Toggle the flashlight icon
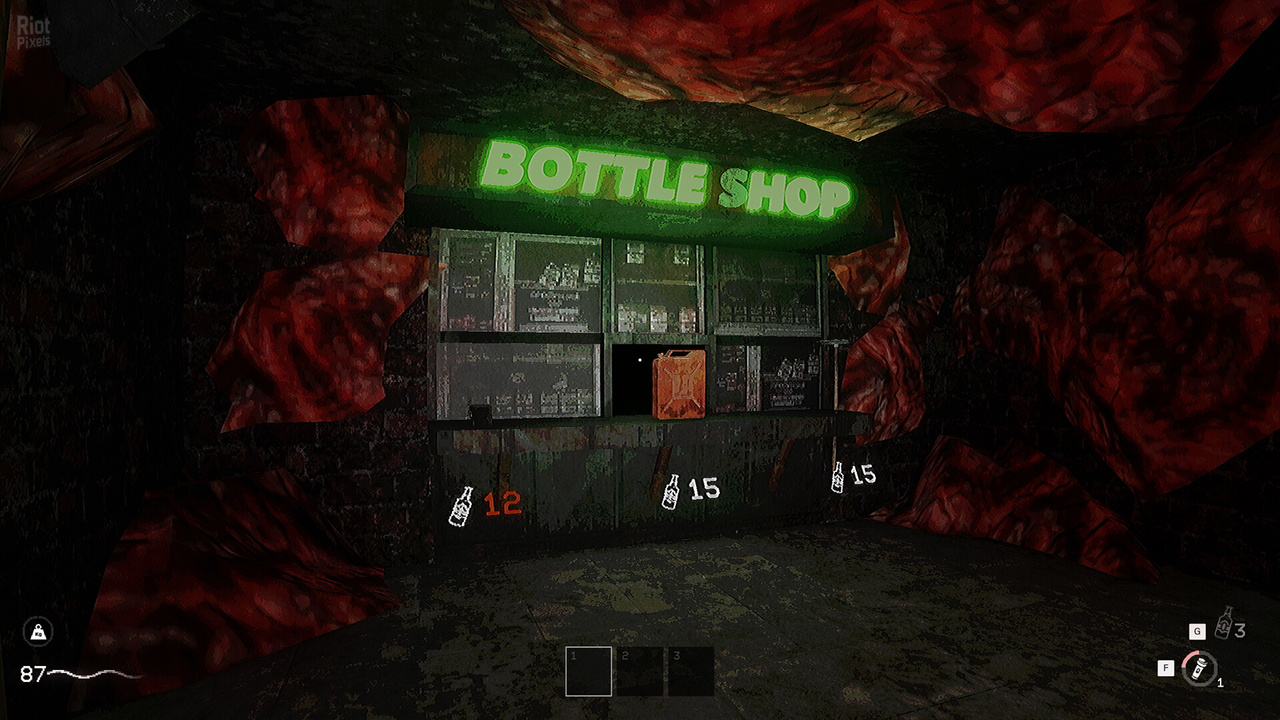The width and height of the screenshot is (1280, 720). click(x=1197, y=668)
